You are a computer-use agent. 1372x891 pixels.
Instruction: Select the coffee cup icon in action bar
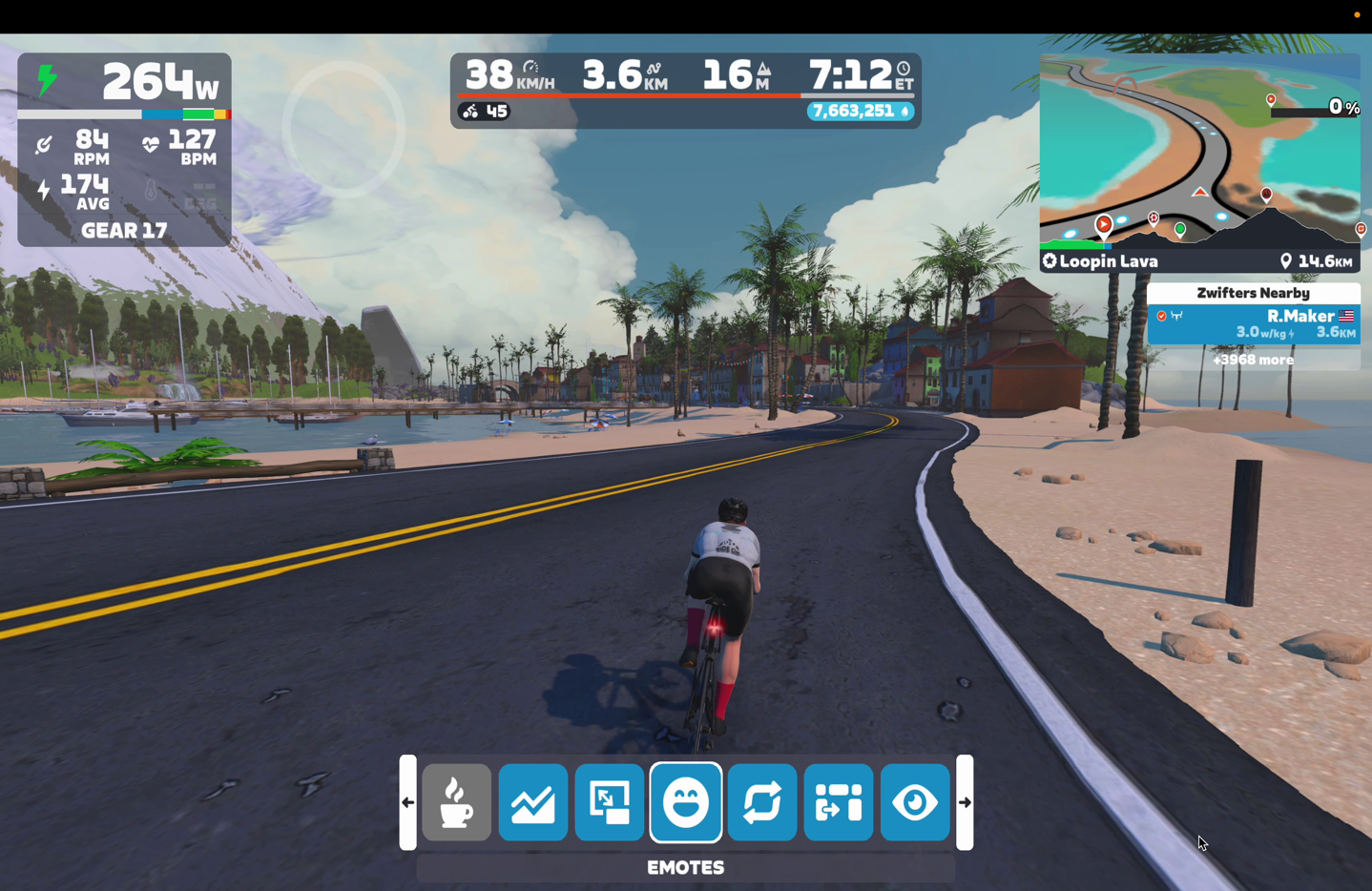pos(456,802)
